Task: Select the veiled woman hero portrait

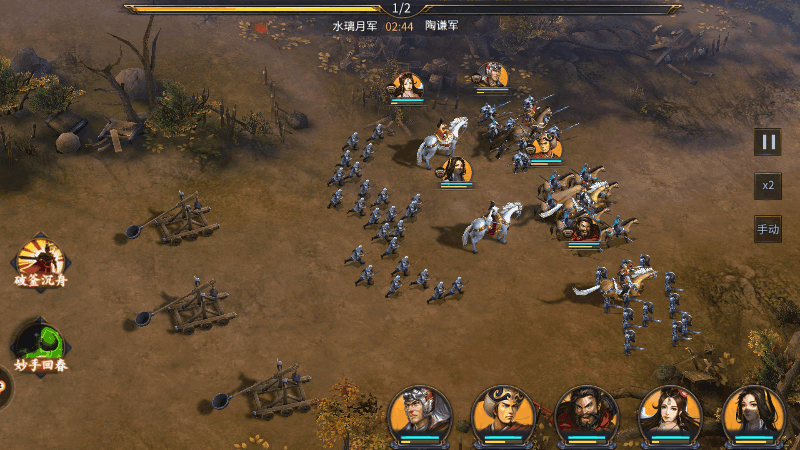Action: 754,413
